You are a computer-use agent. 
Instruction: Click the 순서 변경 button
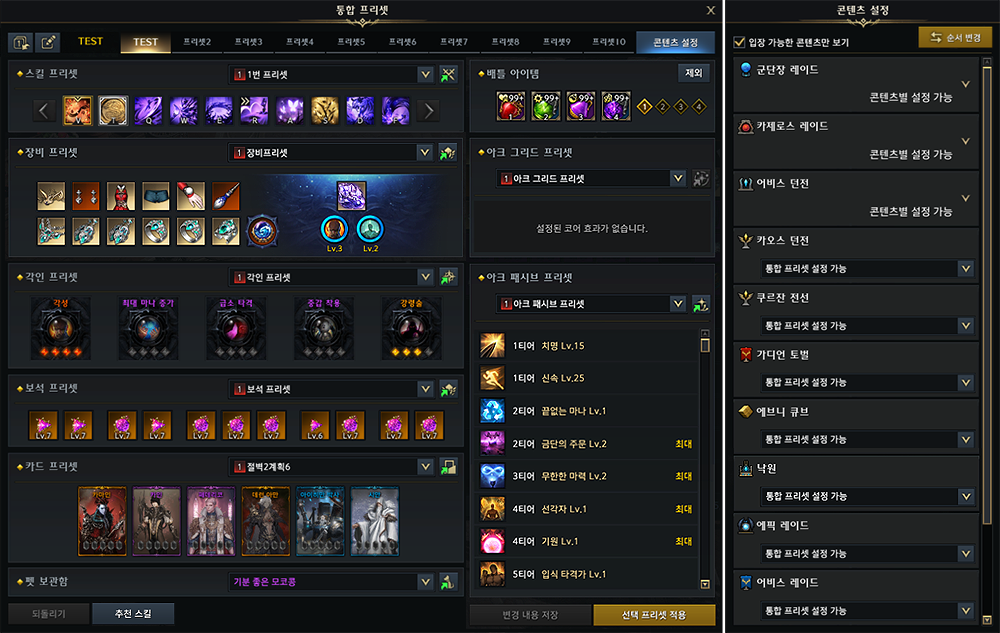coord(955,38)
